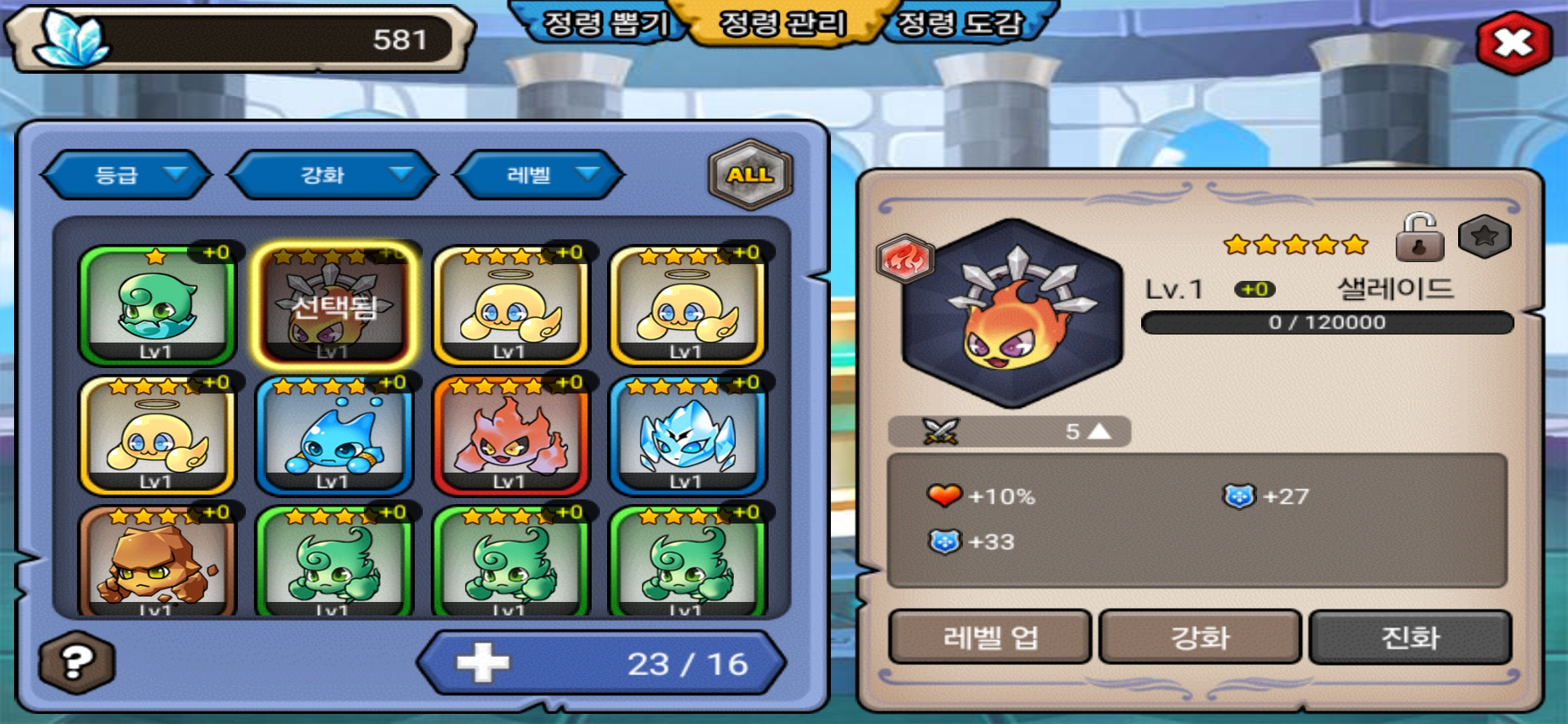Open the 레벨 sort dropdown
The width and height of the screenshot is (1568, 724).
tap(539, 175)
